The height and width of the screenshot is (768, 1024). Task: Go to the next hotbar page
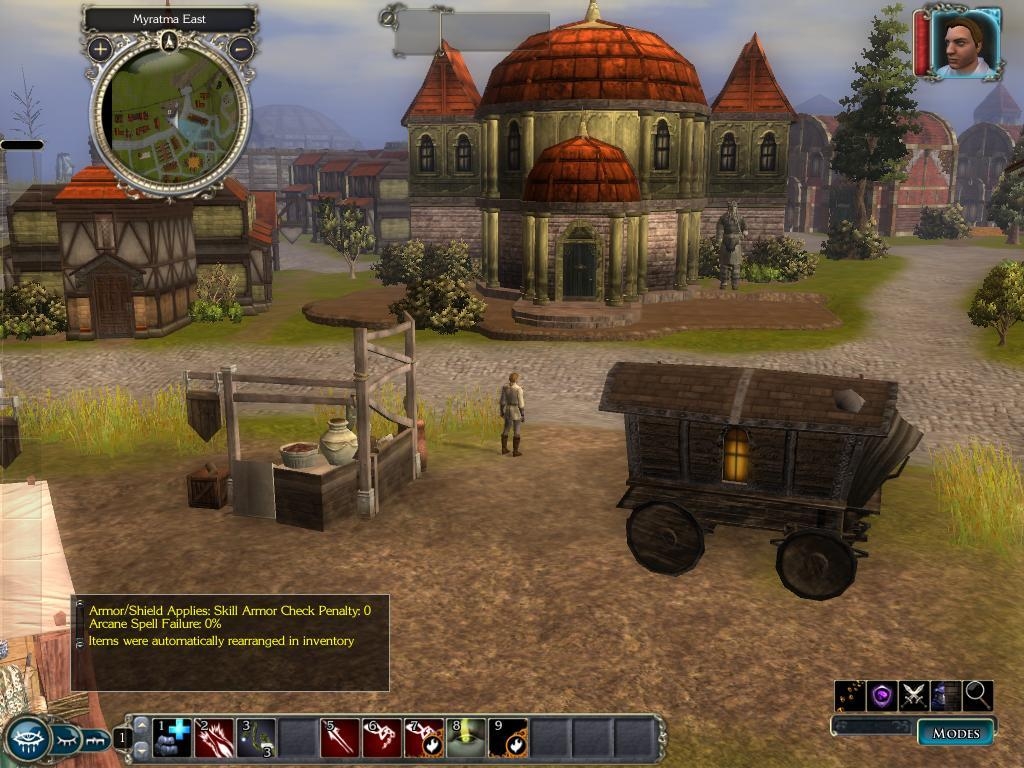tap(141, 748)
